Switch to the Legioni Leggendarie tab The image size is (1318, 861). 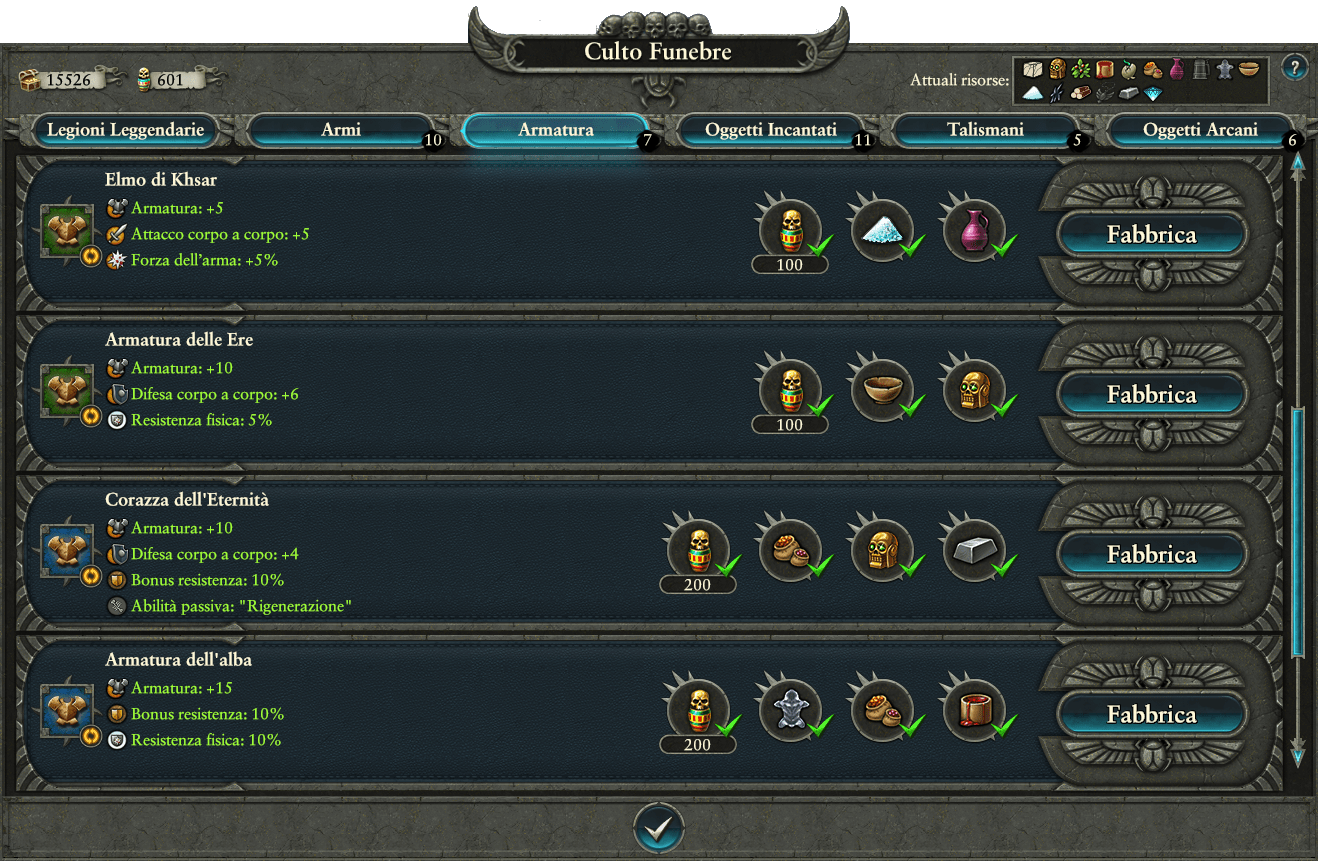[x=125, y=130]
